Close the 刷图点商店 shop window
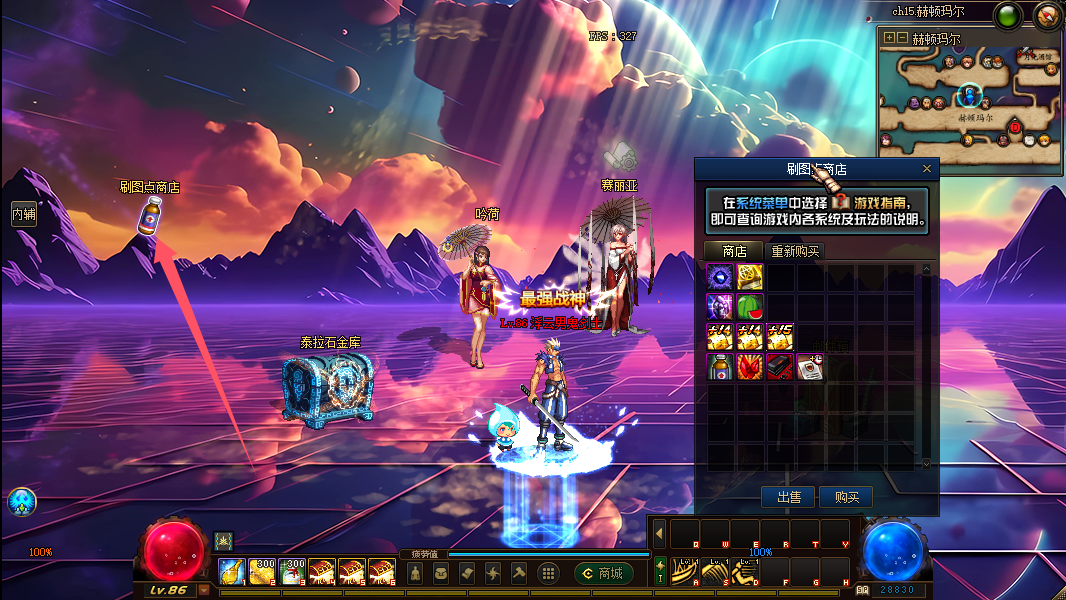Viewport: 1066px width, 600px height. (x=927, y=169)
